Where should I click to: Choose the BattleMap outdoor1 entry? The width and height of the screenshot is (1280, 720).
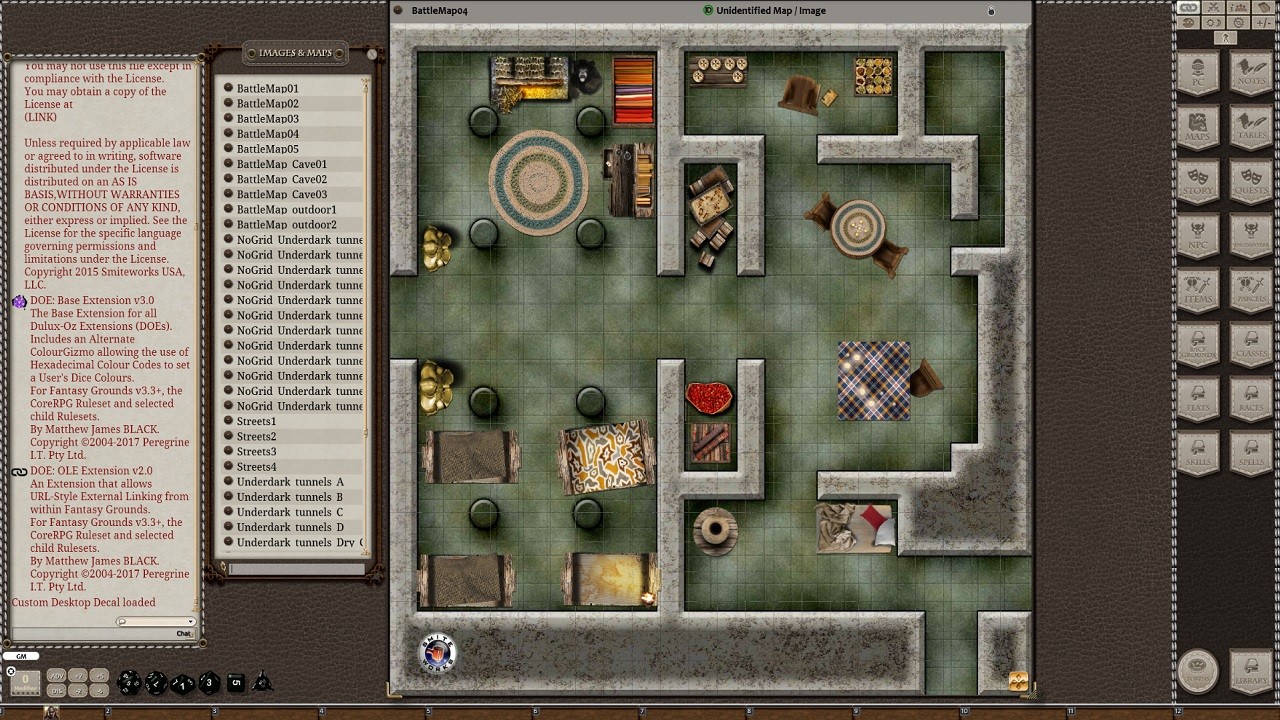point(286,210)
